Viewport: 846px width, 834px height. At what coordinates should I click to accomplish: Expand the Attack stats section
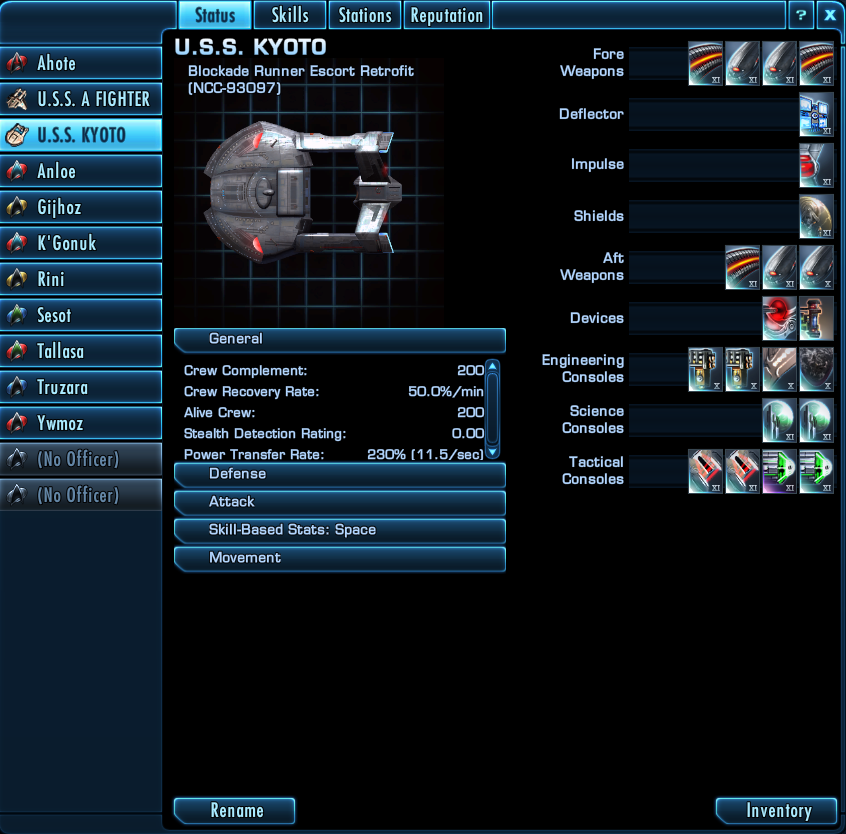click(340, 502)
